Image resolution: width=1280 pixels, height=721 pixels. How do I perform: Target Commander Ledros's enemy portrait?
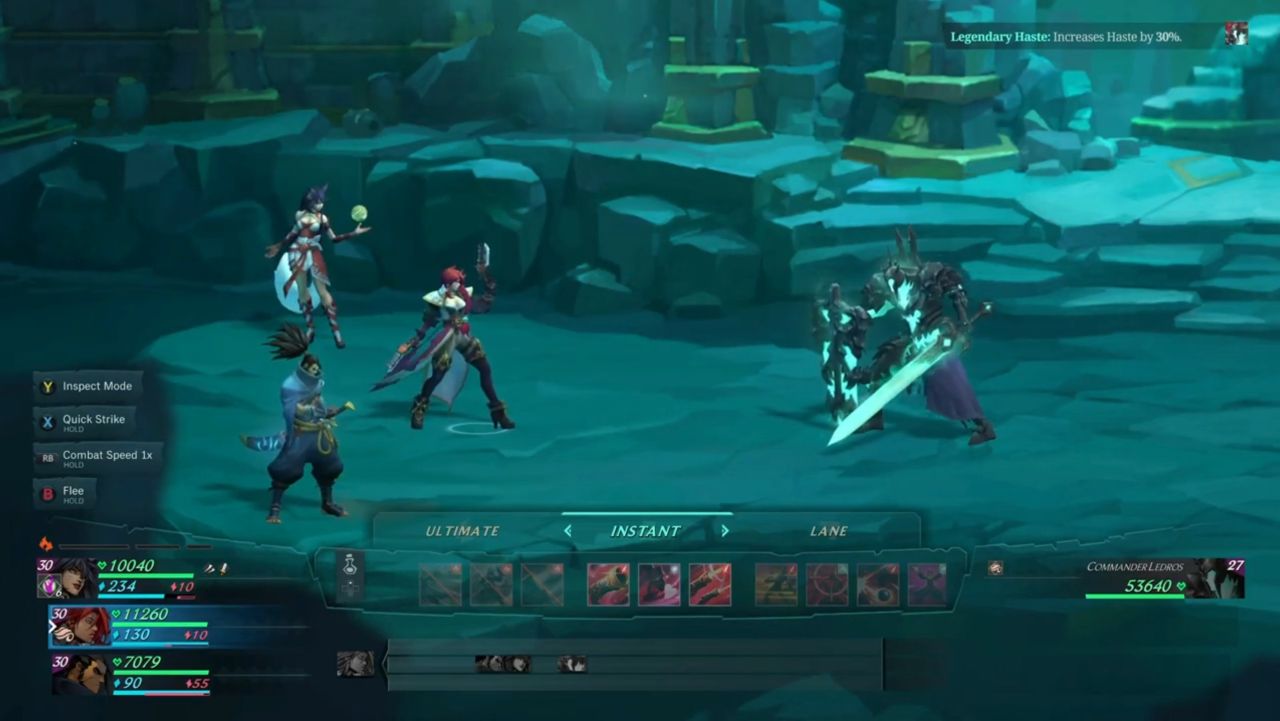click(x=1214, y=579)
